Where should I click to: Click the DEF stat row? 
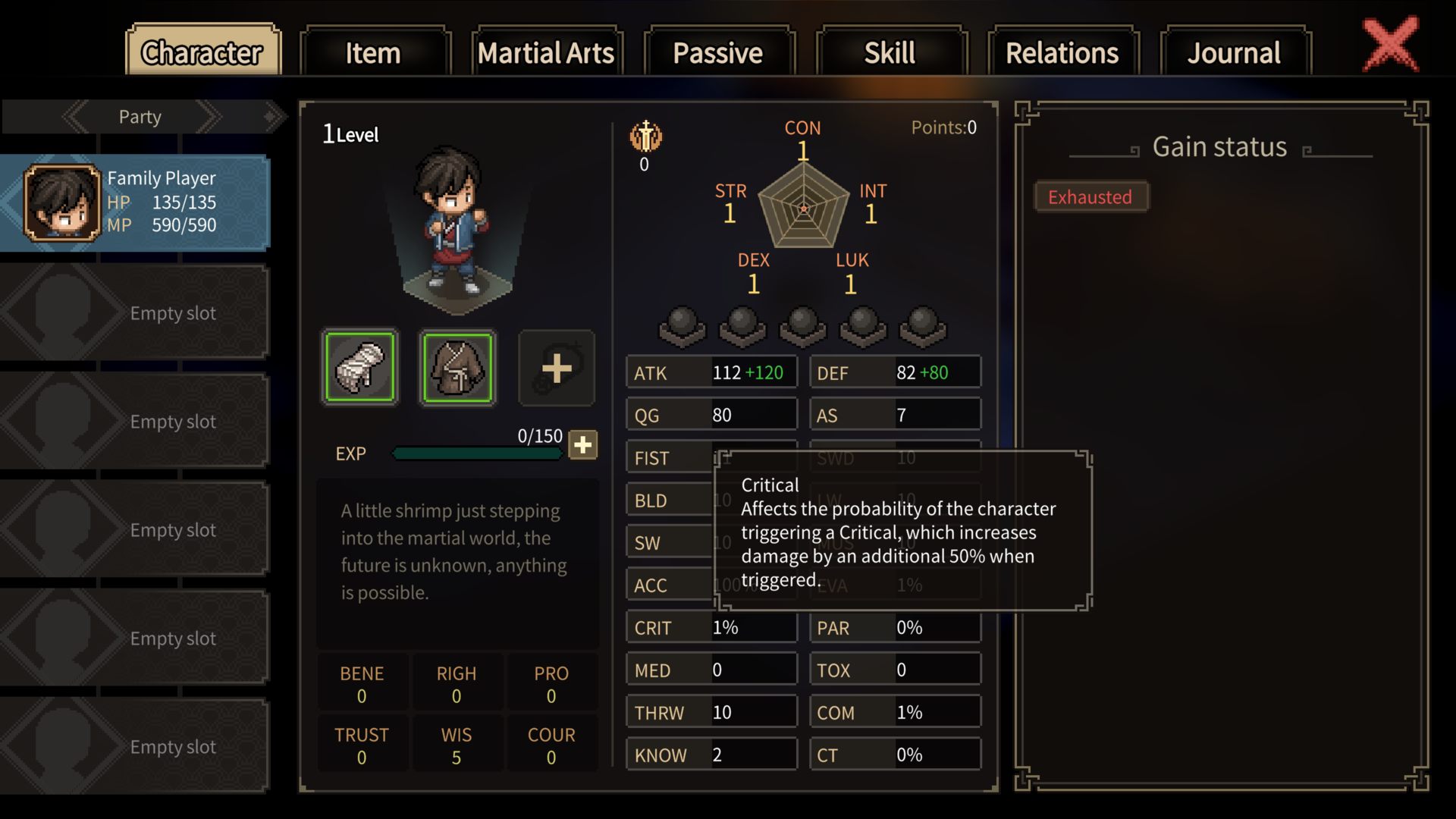click(894, 373)
